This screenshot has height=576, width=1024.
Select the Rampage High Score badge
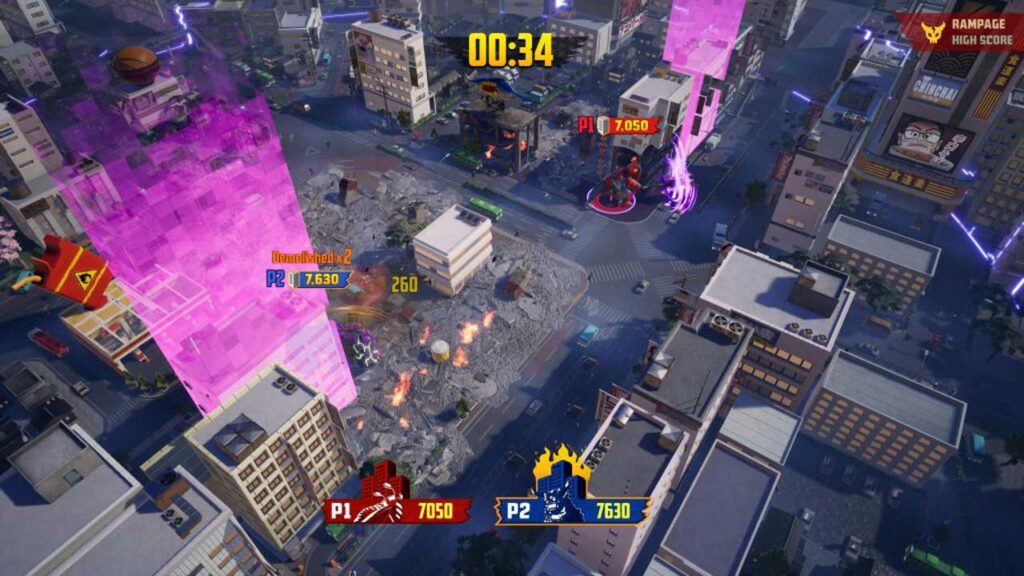tap(958, 33)
